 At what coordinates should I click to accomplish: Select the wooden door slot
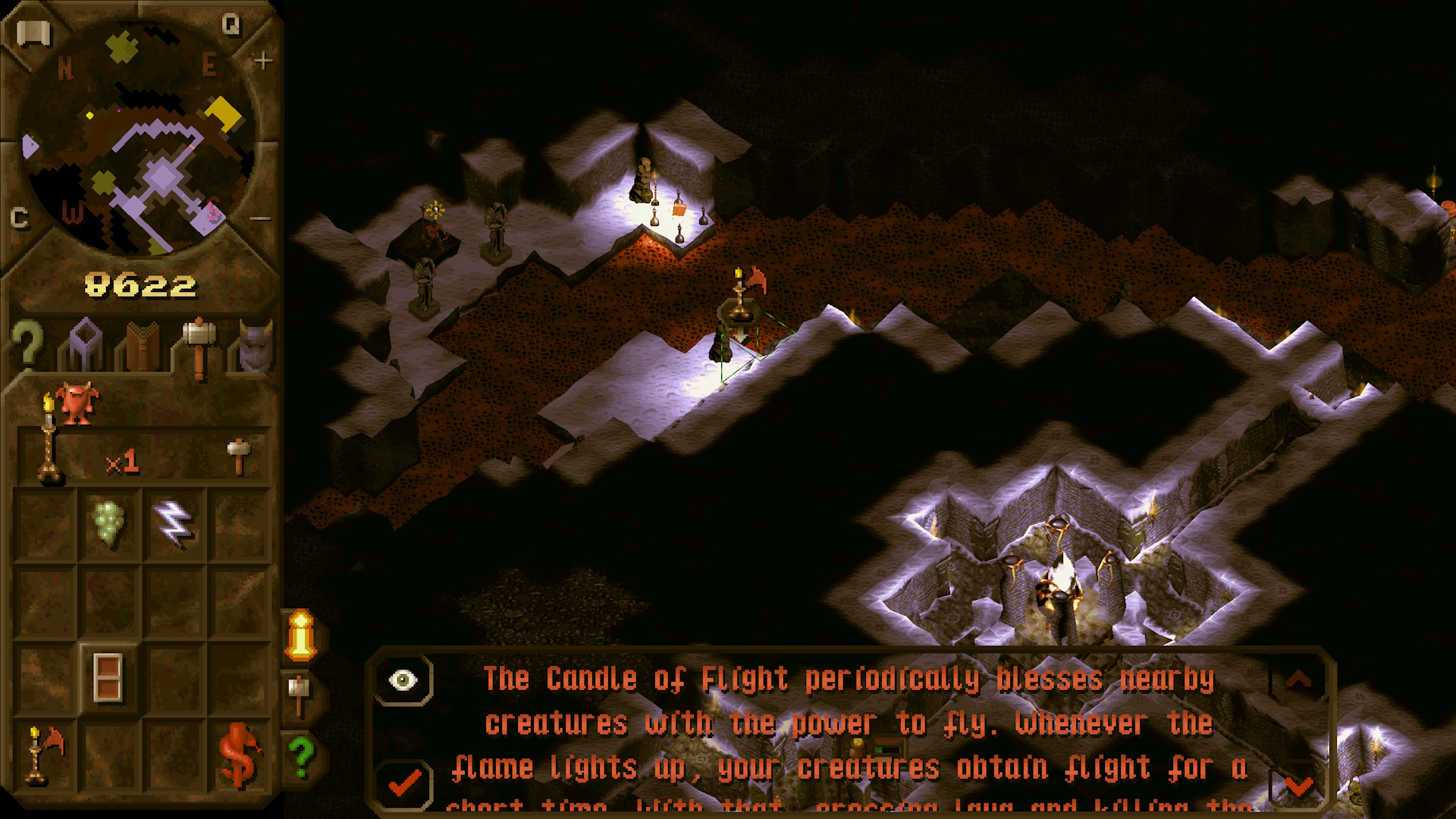click(x=108, y=677)
